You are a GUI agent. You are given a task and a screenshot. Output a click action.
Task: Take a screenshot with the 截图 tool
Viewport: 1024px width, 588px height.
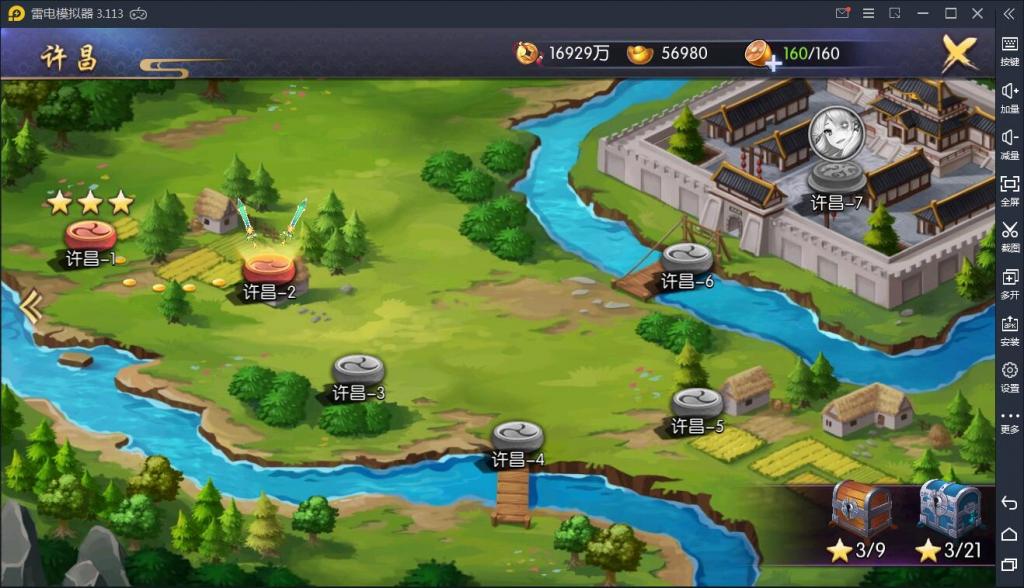pyautogui.click(x=1009, y=236)
